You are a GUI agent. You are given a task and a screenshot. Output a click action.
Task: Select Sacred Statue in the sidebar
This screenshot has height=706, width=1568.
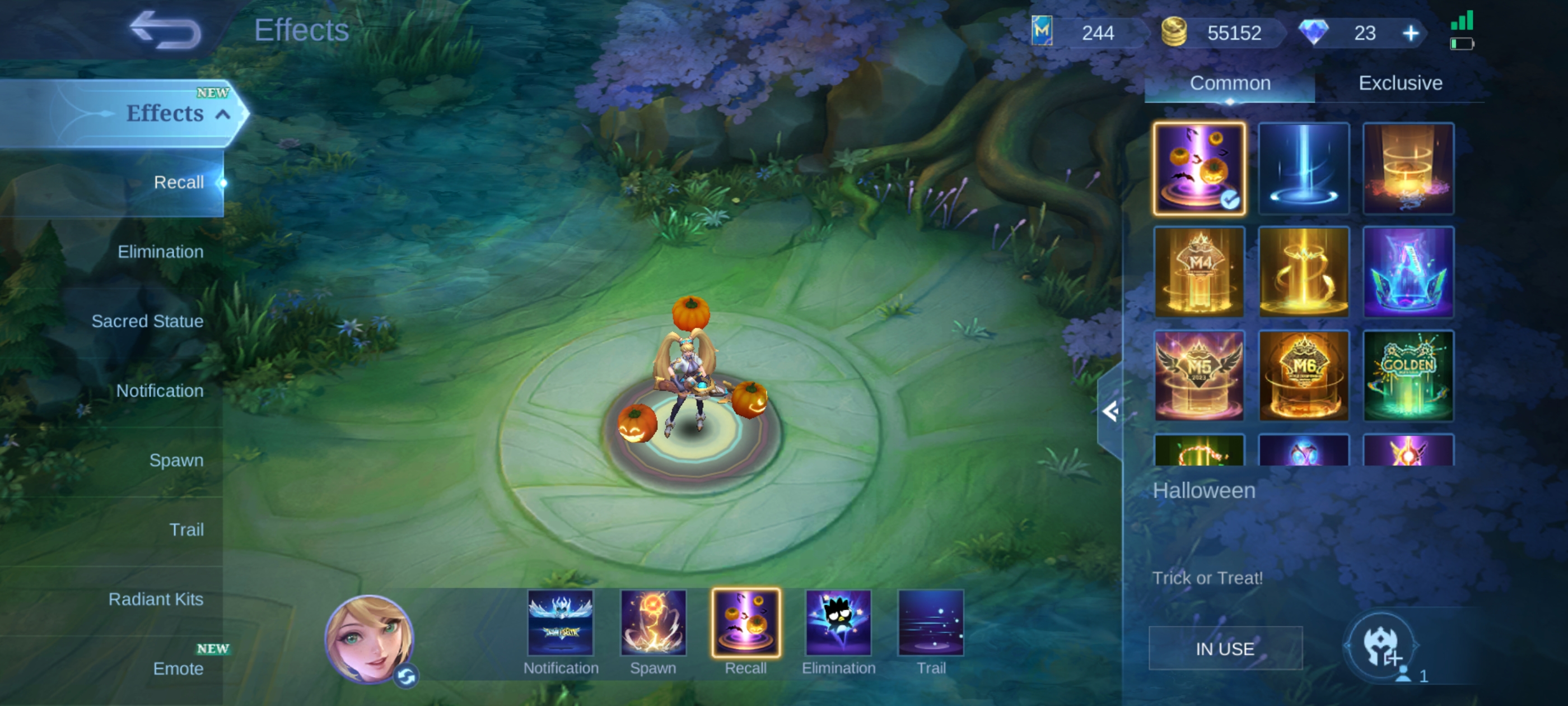point(147,321)
